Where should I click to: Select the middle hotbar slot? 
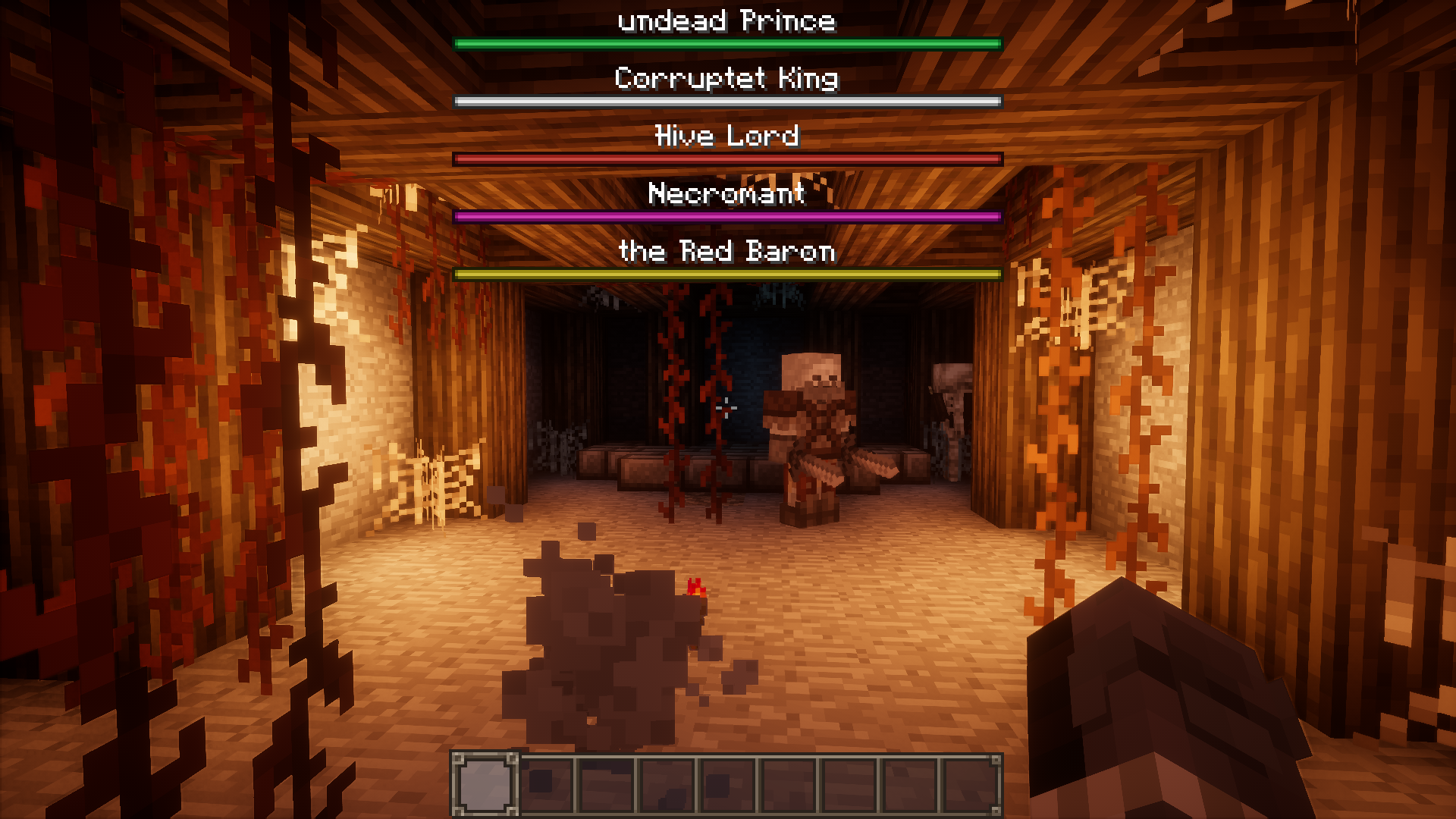[728, 783]
